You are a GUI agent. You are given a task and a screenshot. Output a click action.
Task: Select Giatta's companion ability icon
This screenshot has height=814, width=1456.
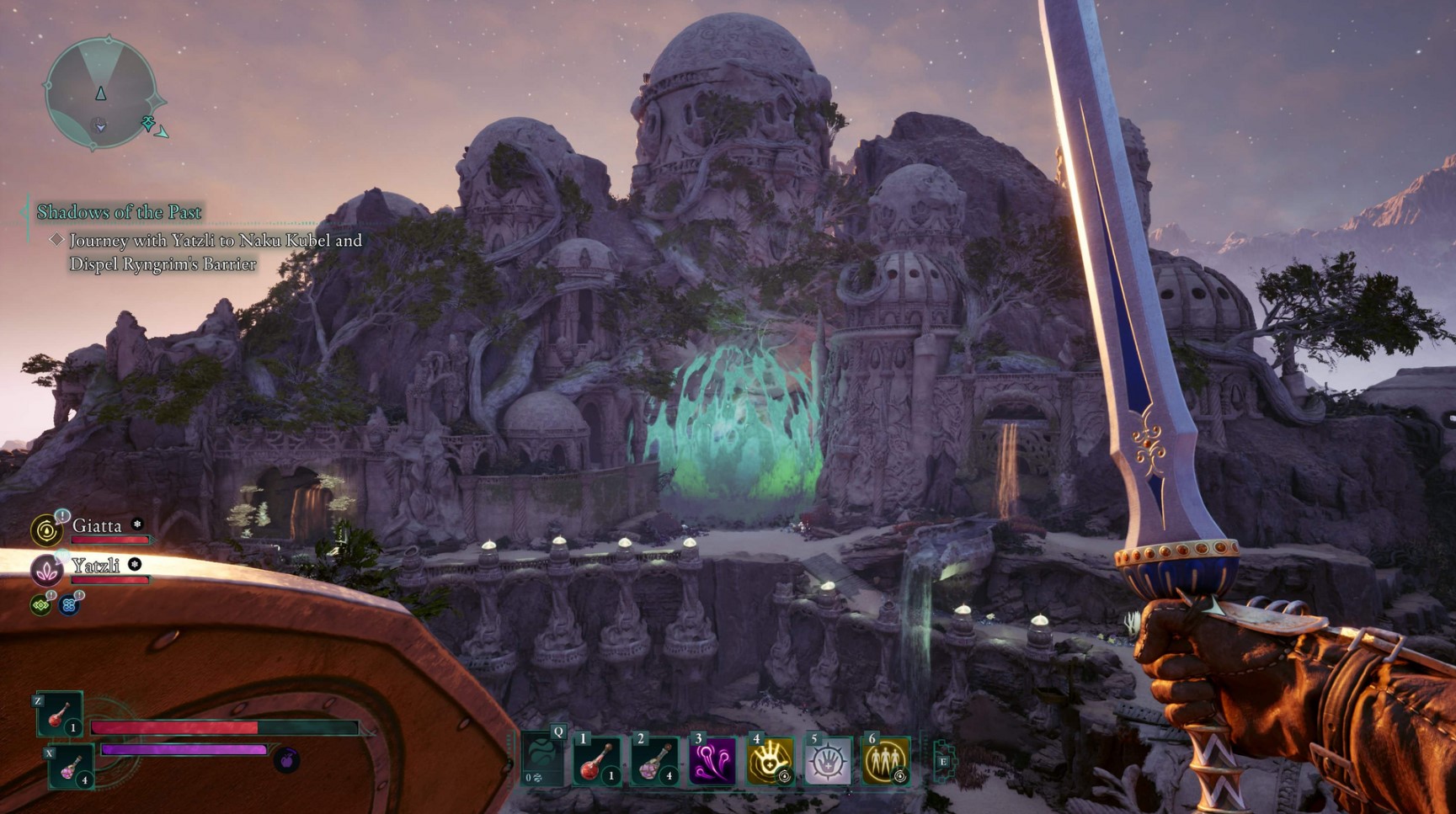pyautogui.click(x=46, y=530)
